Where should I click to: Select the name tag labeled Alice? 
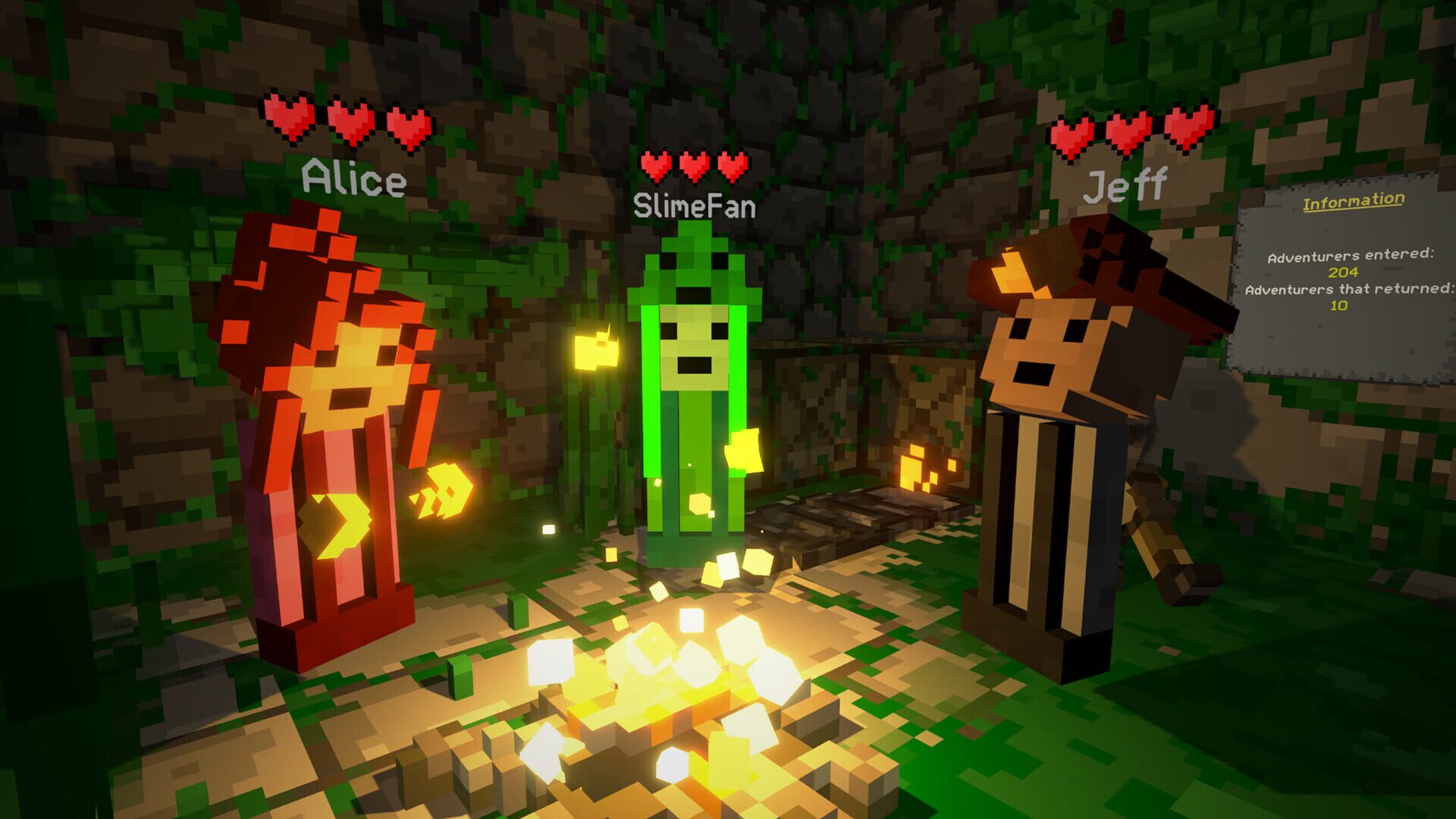tap(353, 177)
